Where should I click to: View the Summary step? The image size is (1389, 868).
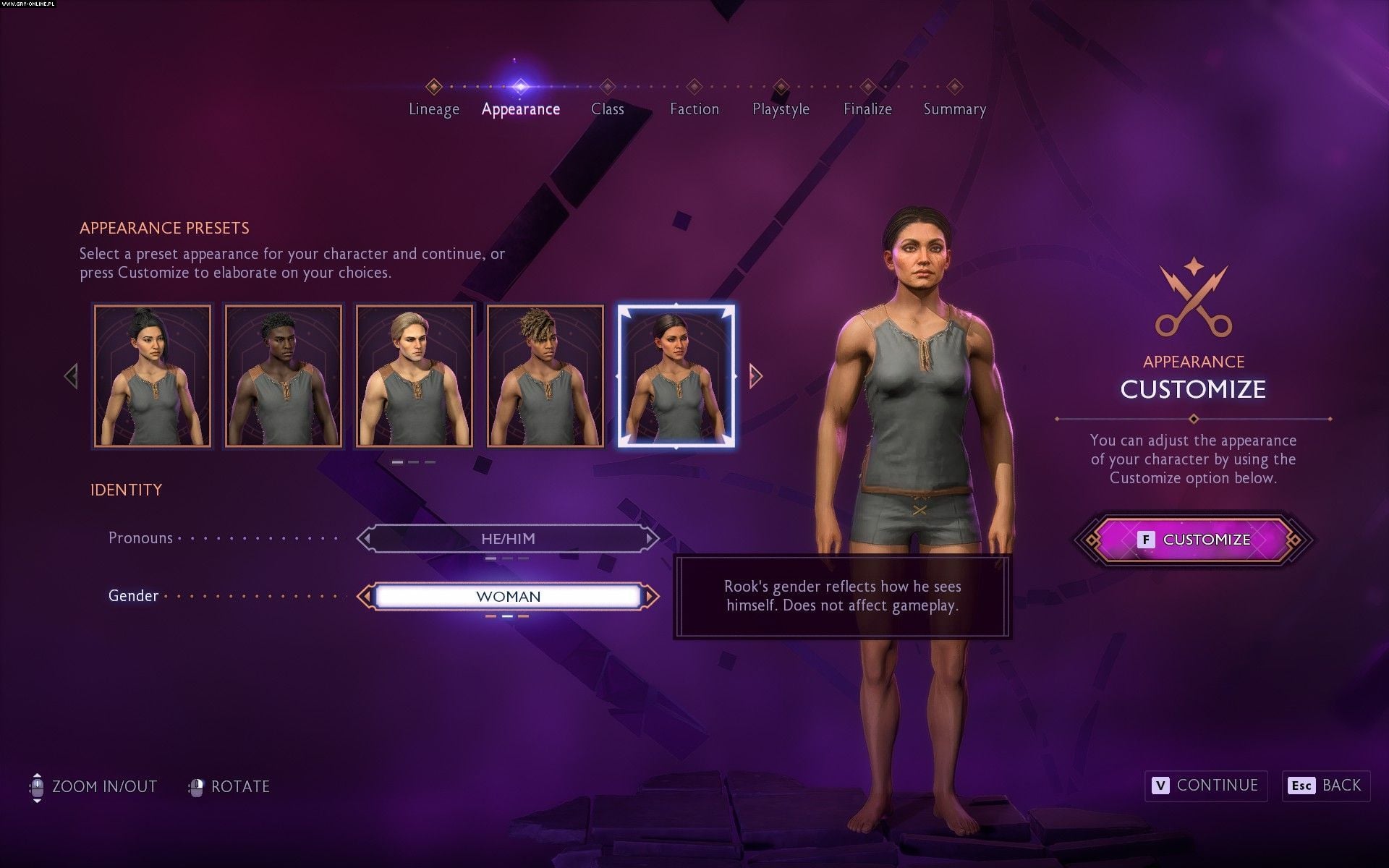954,109
